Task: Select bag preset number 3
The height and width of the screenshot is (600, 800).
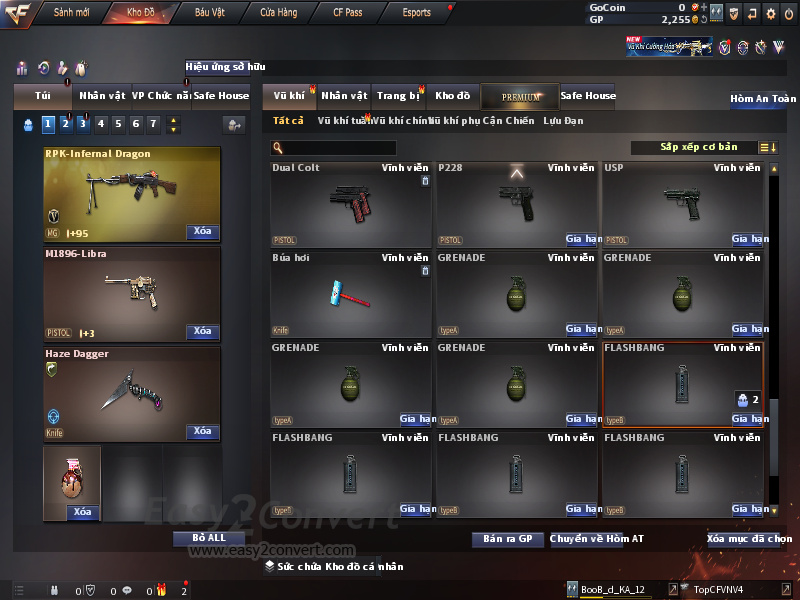Action: (82, 124)
